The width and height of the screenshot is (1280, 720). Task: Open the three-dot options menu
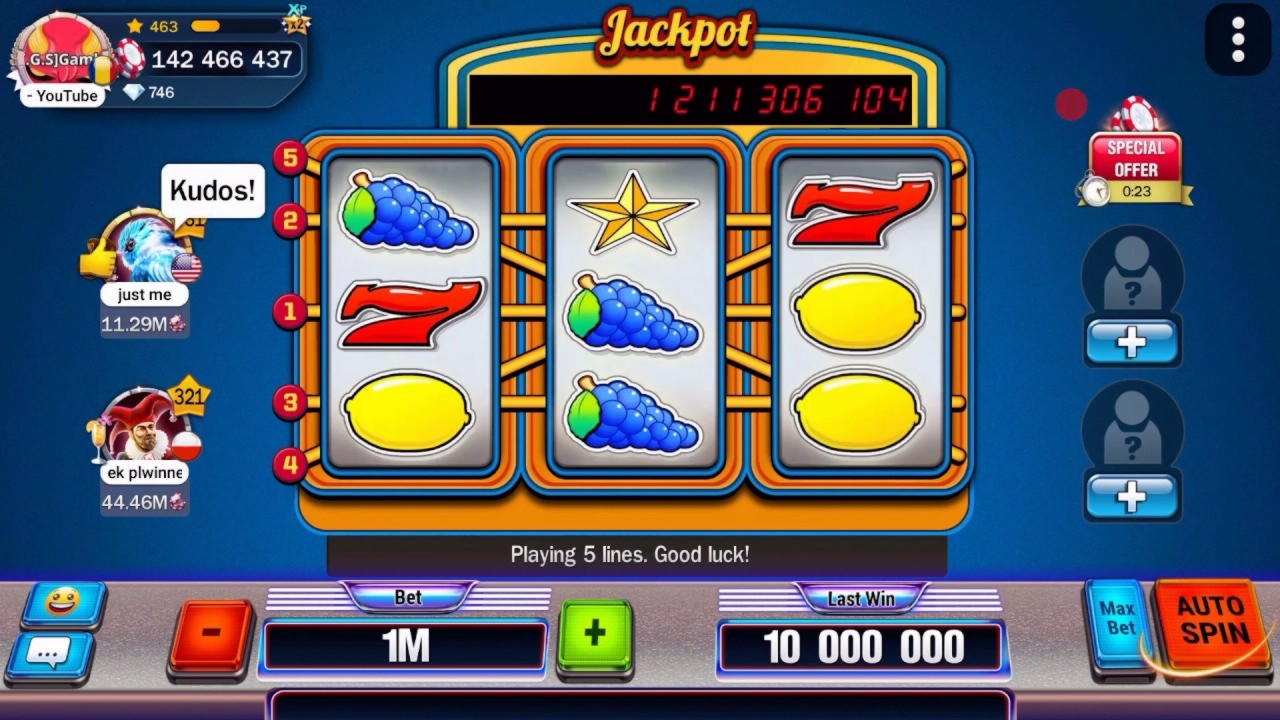pyautogui.click(x=1238, y=40)
